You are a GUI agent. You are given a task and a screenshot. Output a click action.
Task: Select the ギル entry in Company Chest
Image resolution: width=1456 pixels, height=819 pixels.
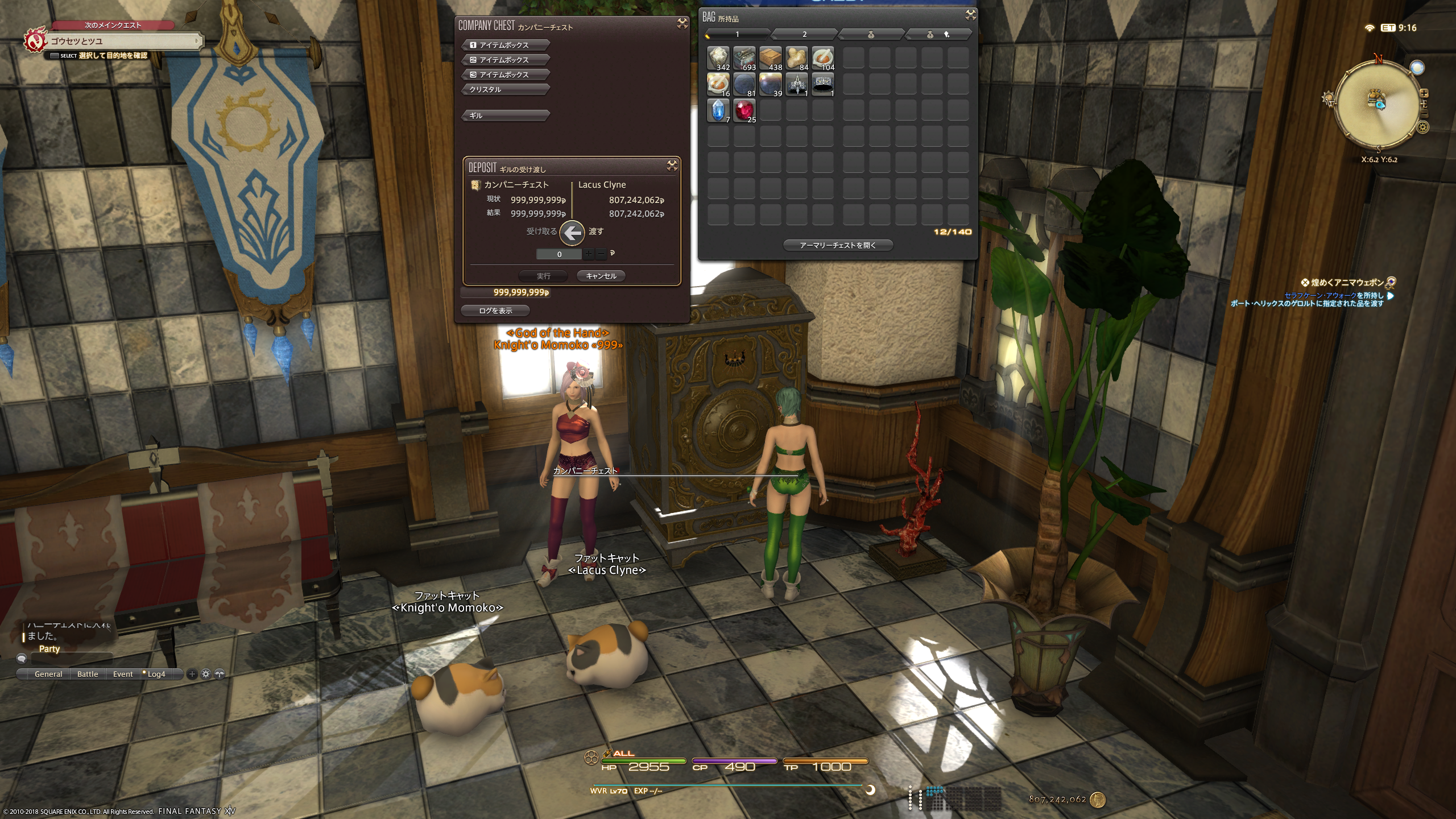point(506,115)
